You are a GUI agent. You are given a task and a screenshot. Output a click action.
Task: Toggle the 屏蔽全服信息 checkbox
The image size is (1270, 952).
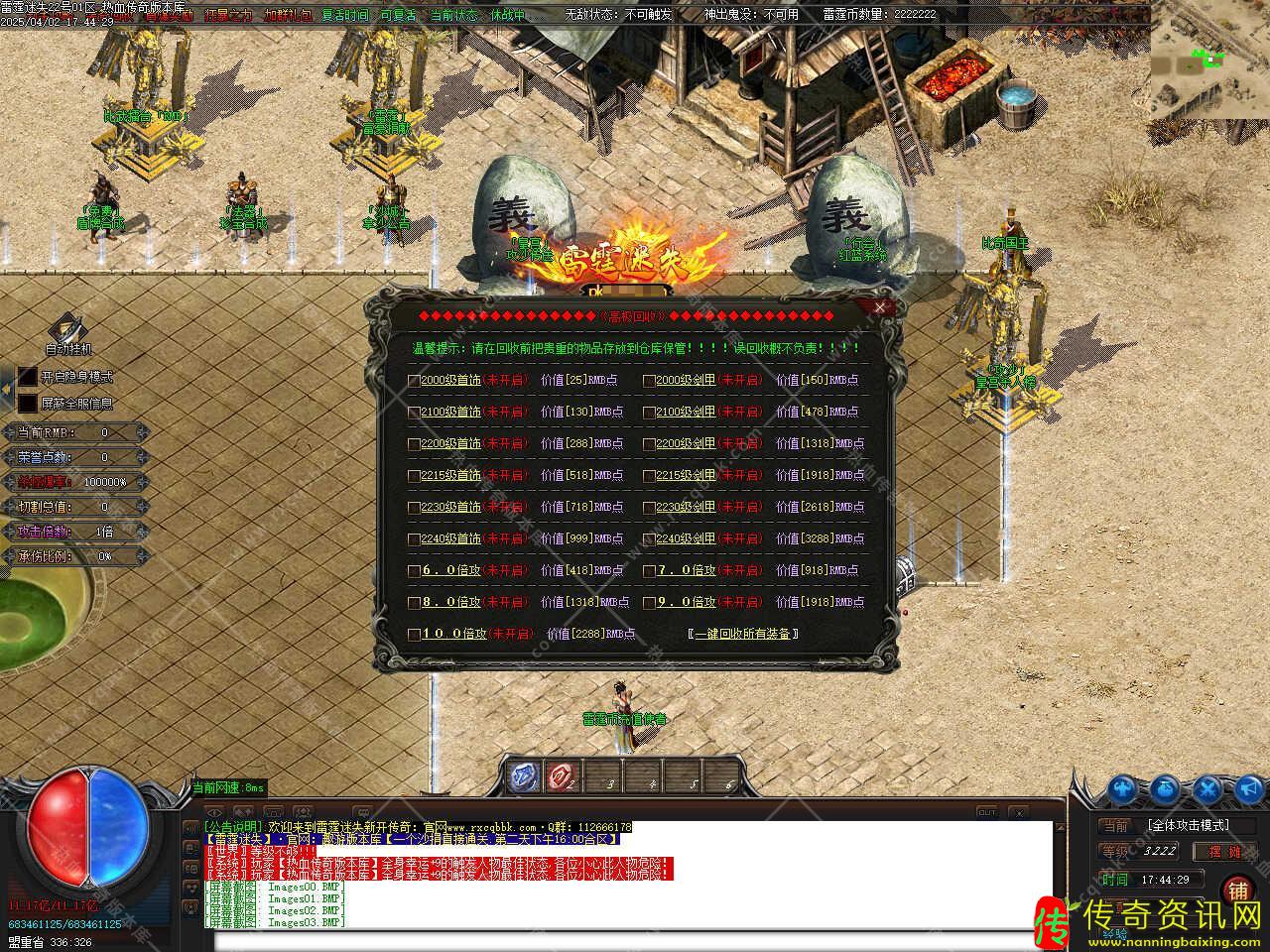point(28,404)
